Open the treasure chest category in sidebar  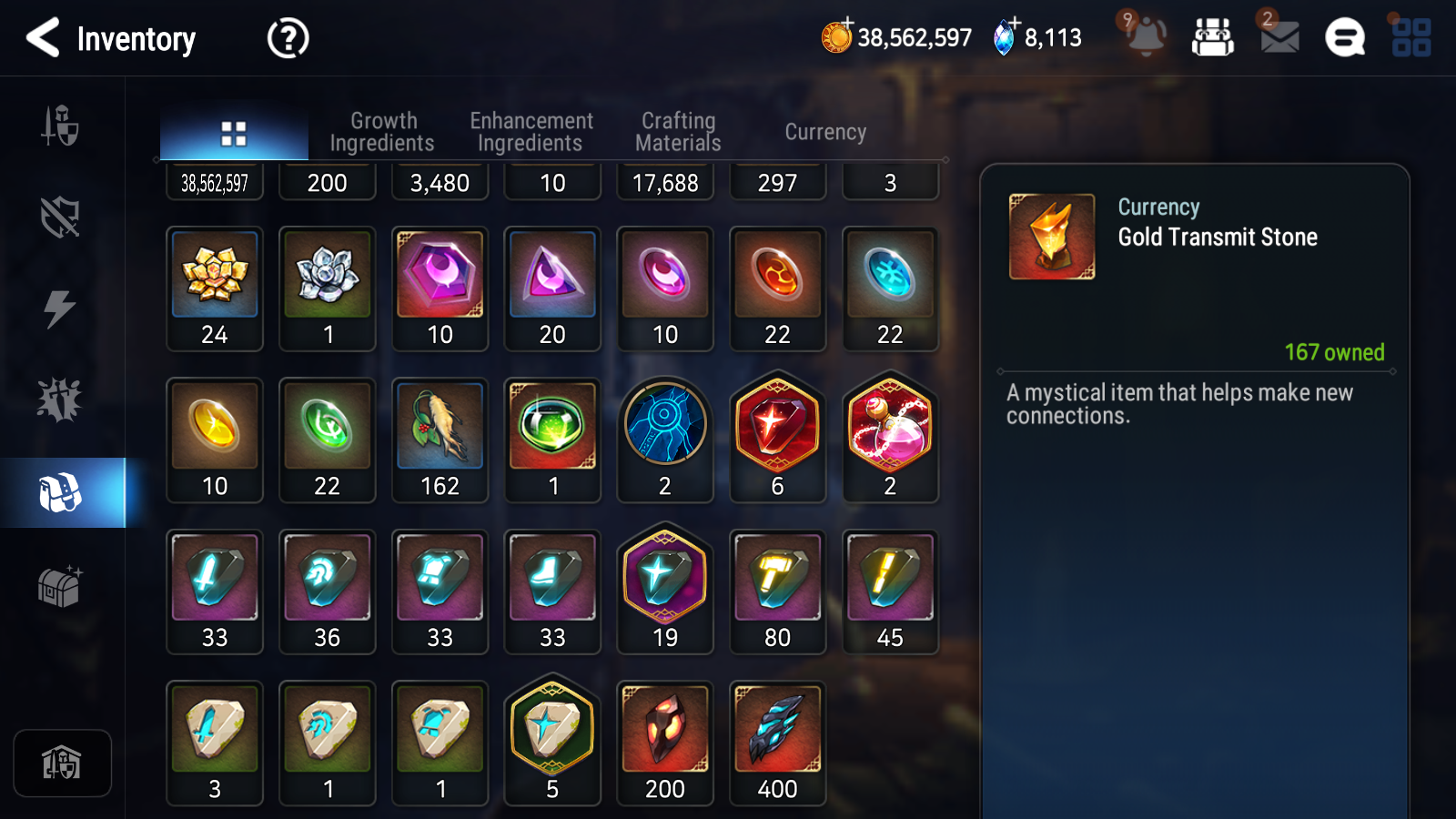click(60, 586)
